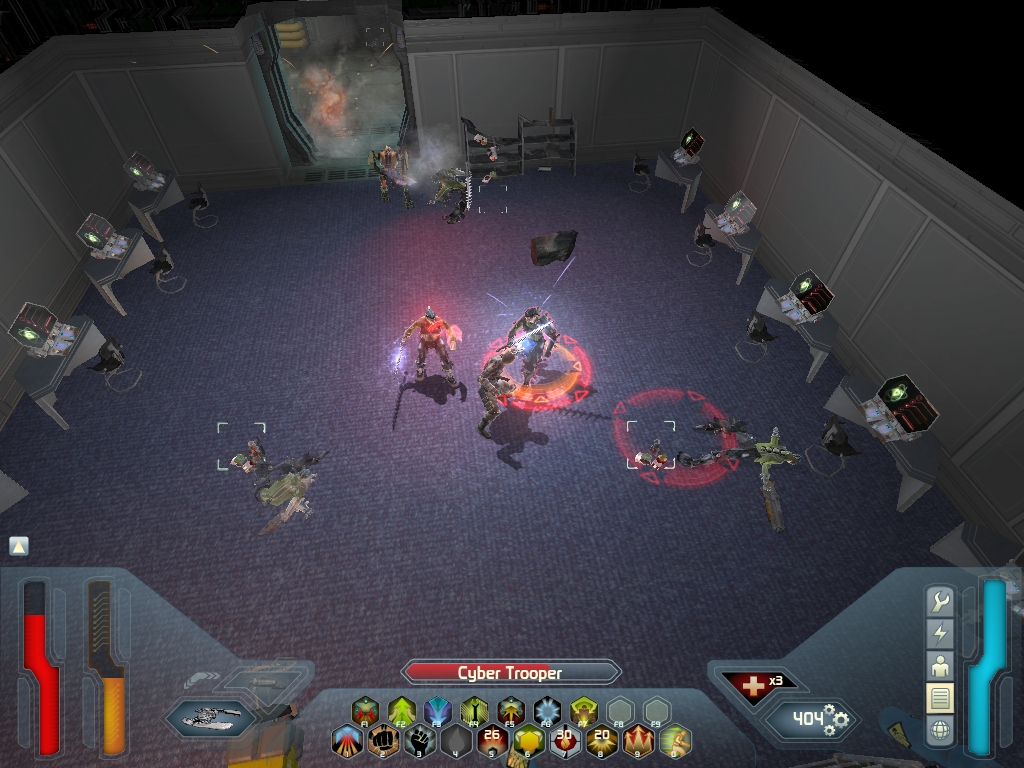Trigger the F3 blue chevron power
This screenshot has height=768, width=1024.
click(x=437, y=711)
